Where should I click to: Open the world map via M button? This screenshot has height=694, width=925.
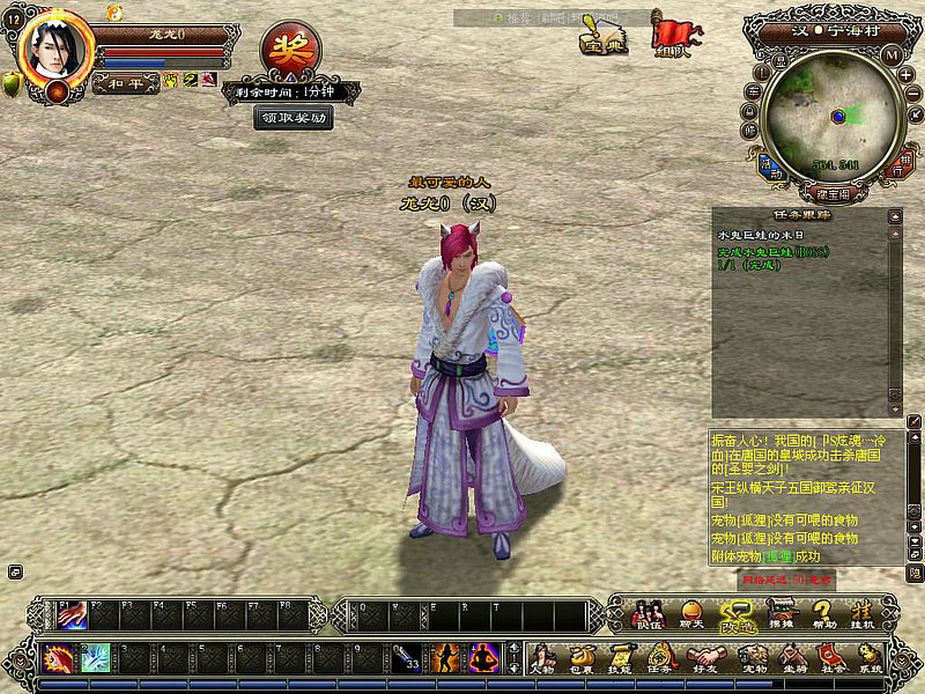coord(892,54)
